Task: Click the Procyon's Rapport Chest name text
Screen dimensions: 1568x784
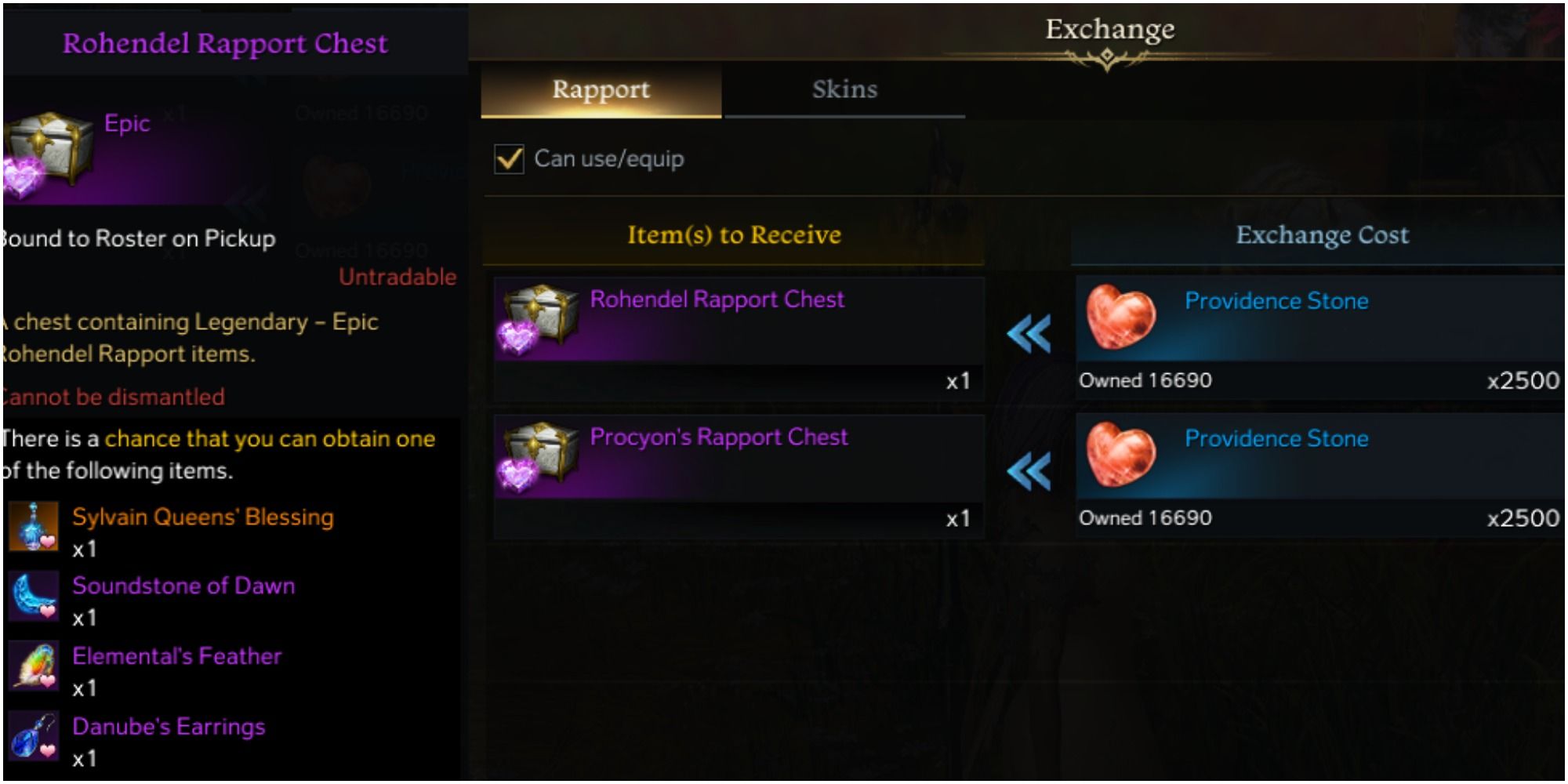Action: coord(714,437)
